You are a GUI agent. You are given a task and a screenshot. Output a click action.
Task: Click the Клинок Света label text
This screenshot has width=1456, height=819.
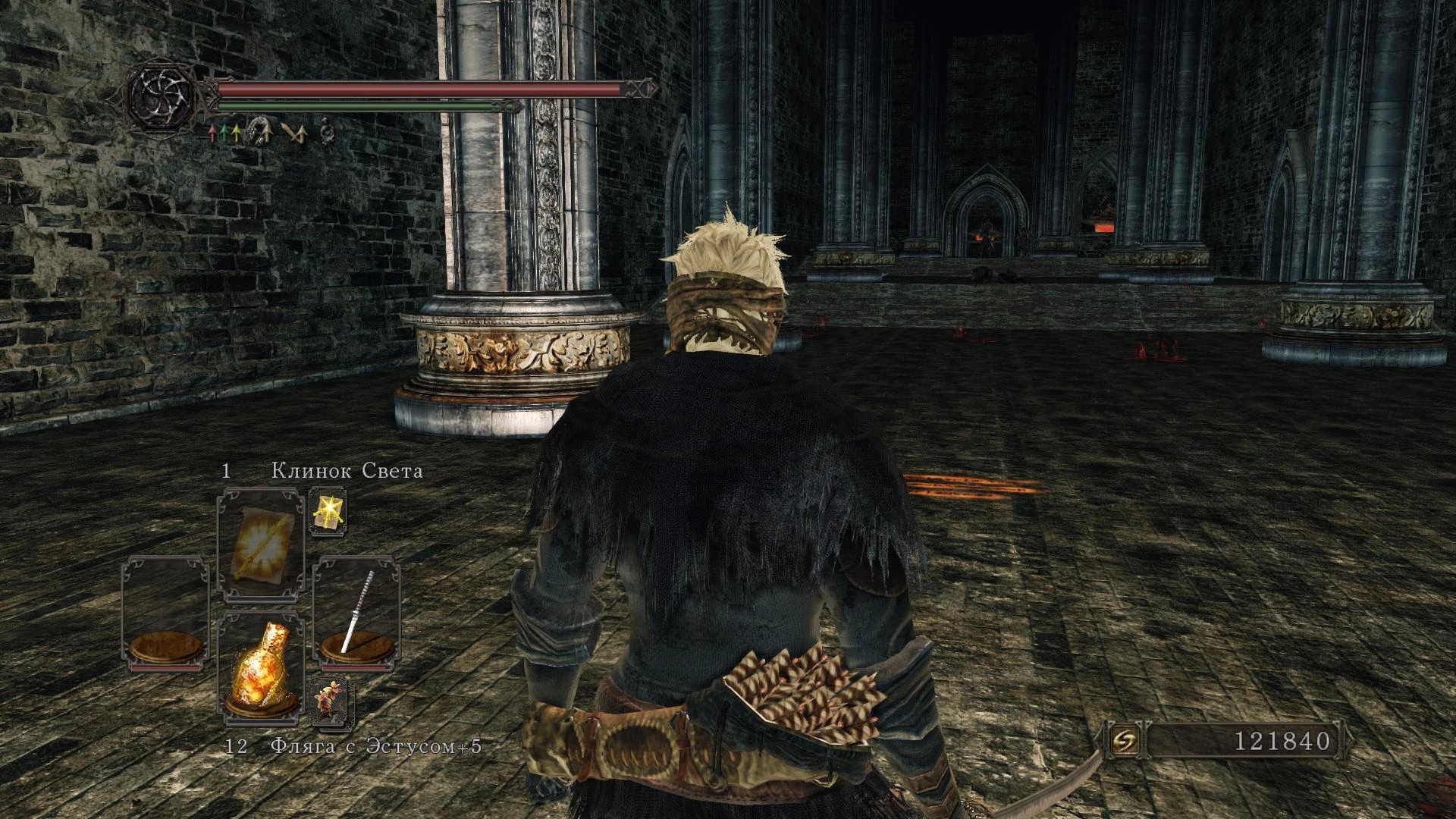pyautogui.click(x=345, y=470)
